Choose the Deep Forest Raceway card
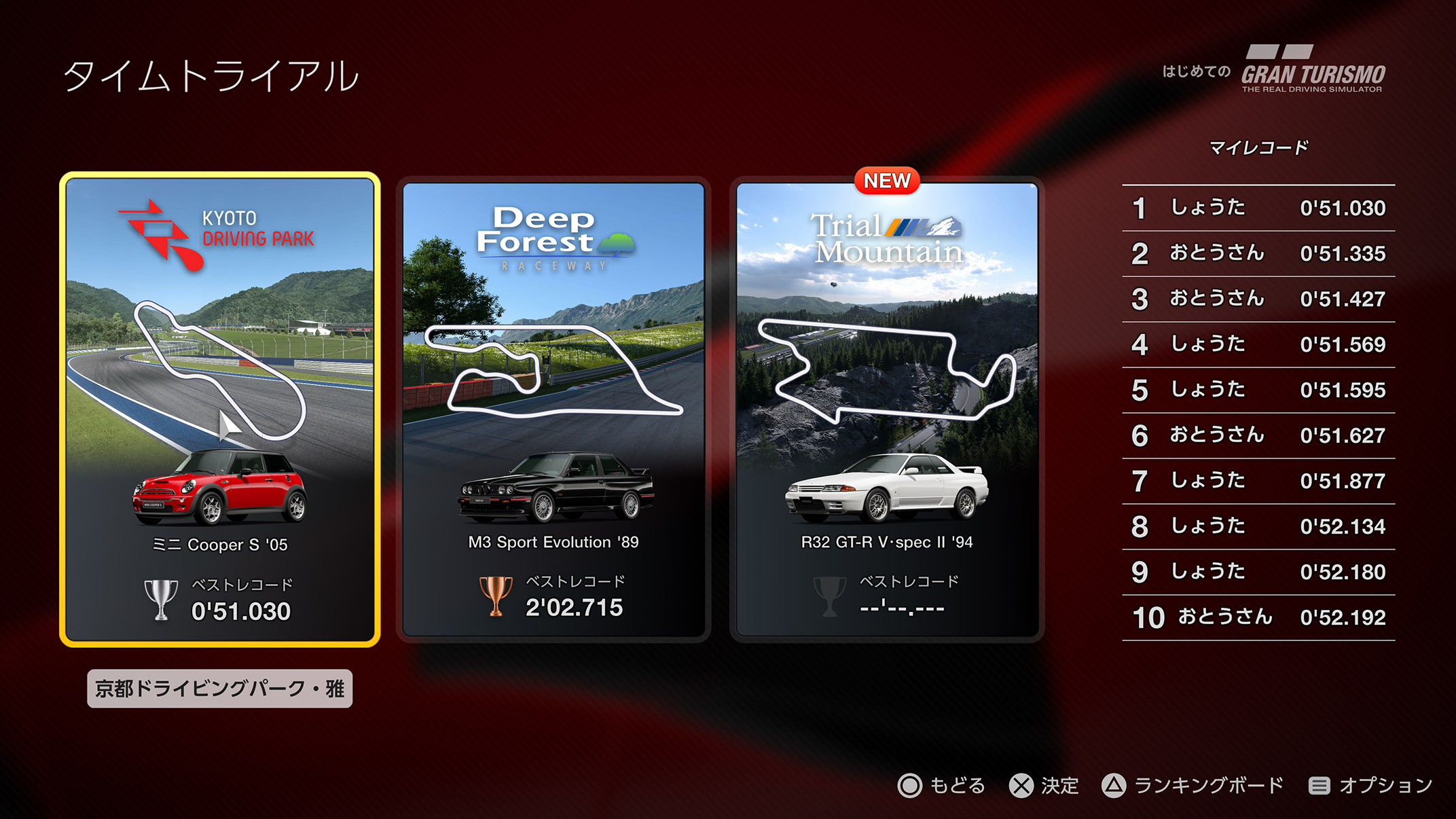The image size is (1456, 819). coord(553,409)
